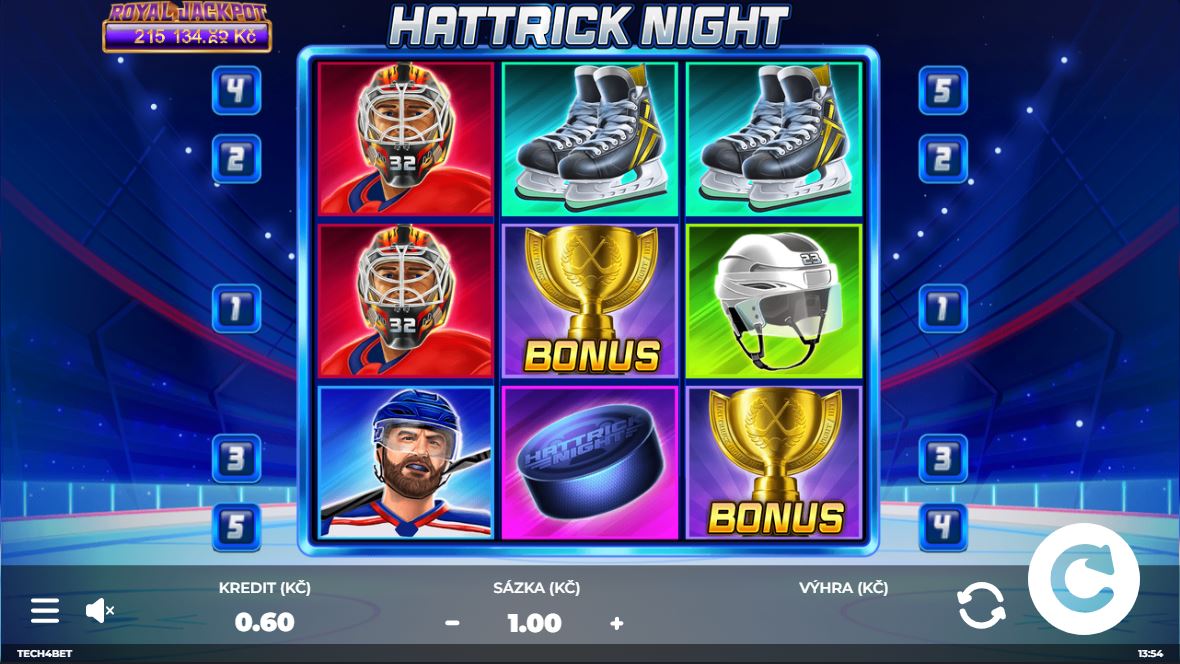This screenshot has height=664, width=1180.
Task: Open the hamburger menu
Action: pyautogui.click(x=45, y=610)
